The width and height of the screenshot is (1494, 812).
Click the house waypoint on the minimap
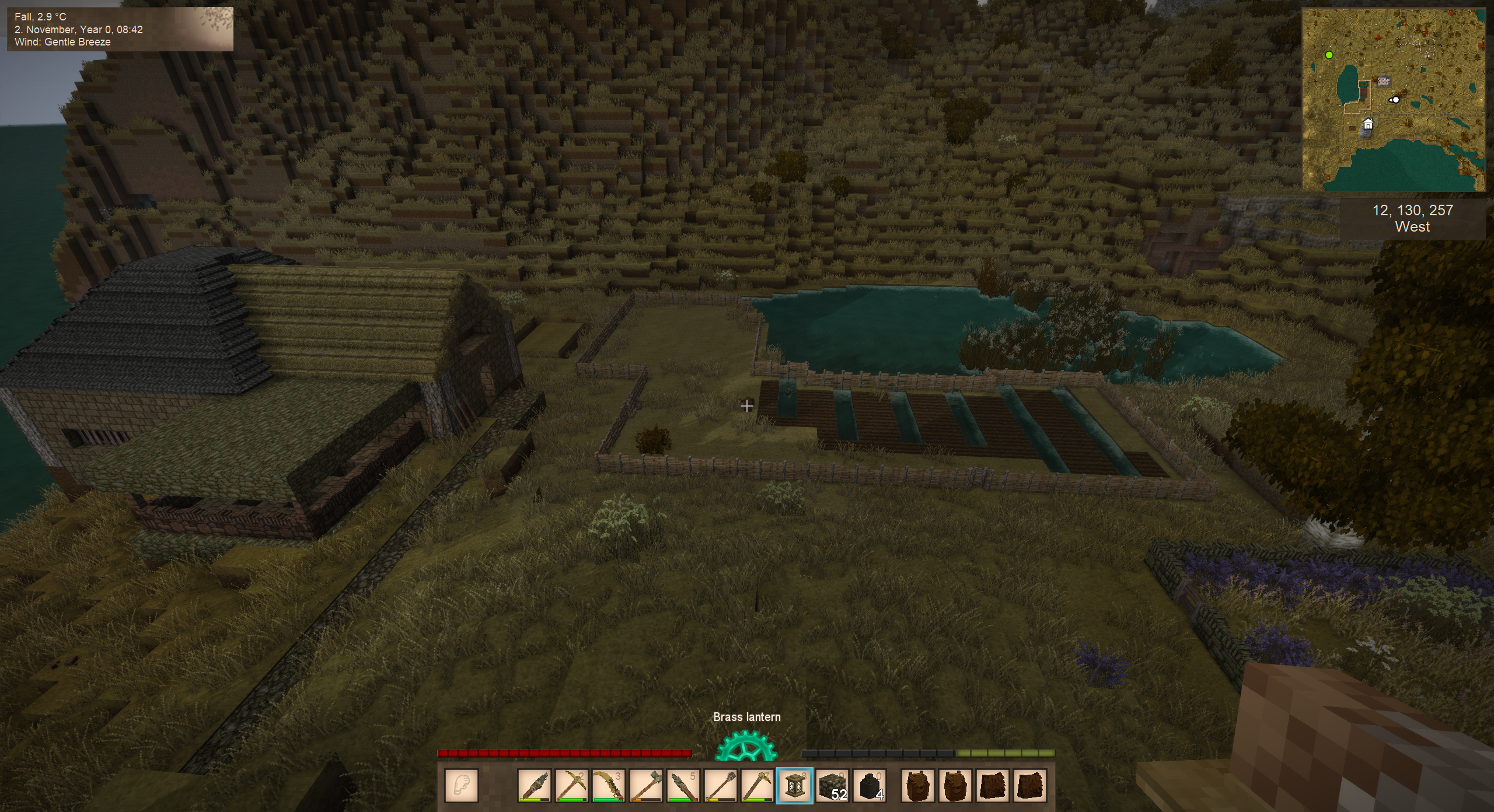(1368, 124)
